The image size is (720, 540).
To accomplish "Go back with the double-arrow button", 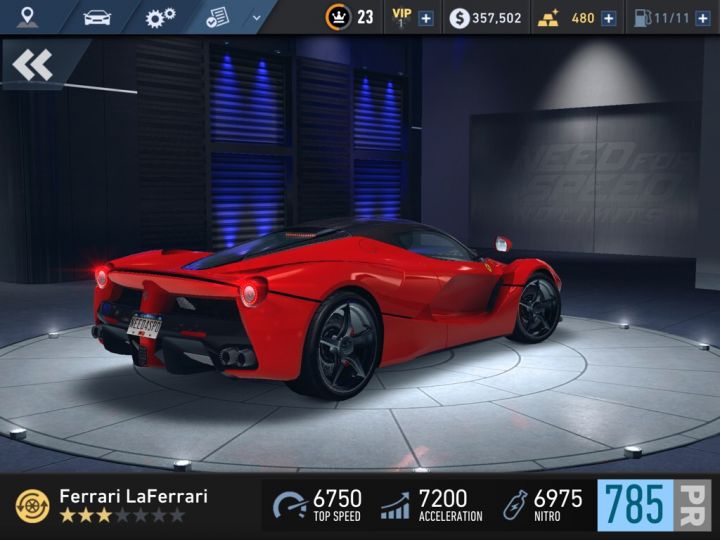I will [x=33, y=65].
